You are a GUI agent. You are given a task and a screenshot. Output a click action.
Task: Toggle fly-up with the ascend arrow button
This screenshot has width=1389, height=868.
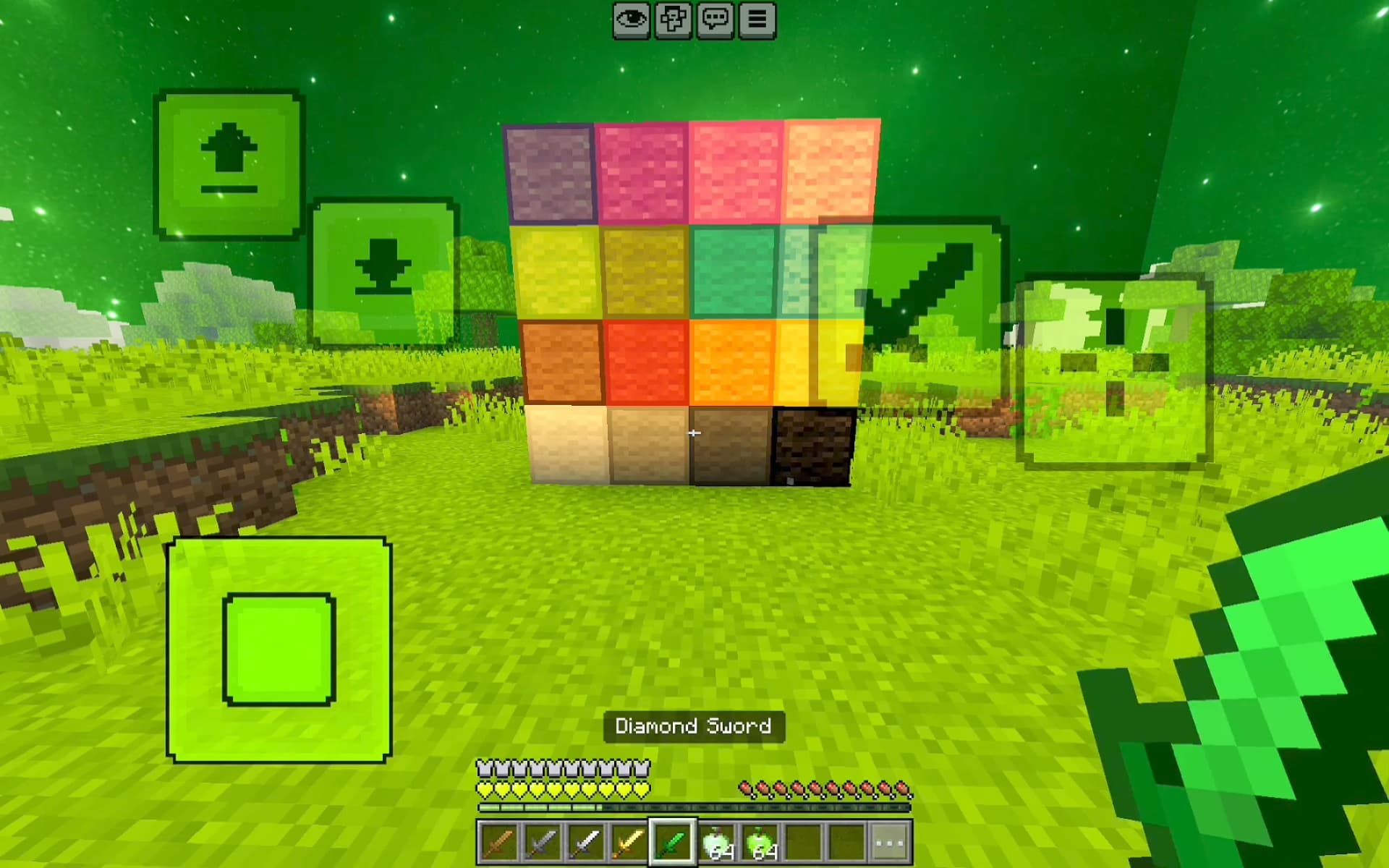(229, 161)
